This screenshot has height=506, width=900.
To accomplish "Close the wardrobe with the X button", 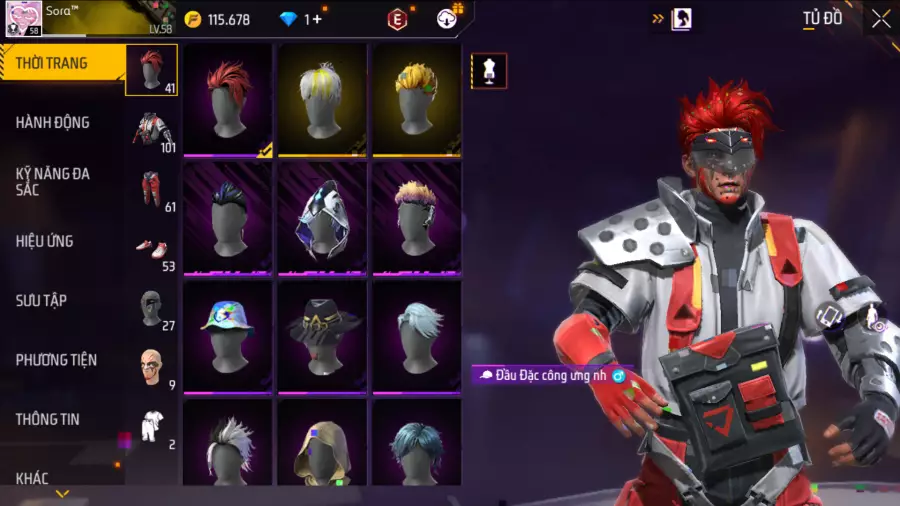I will coord(880,19).
